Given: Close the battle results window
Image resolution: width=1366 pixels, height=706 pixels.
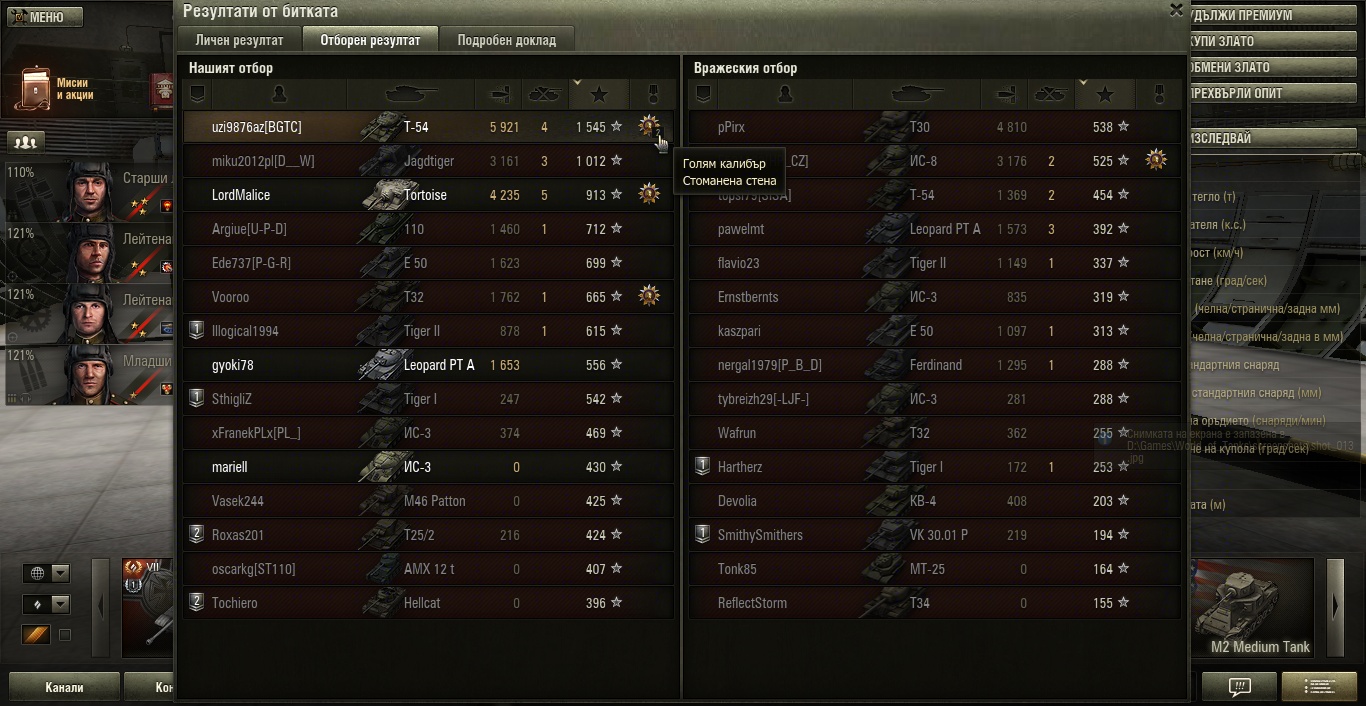Looking at the screenshot, I should click(1176, 9).
